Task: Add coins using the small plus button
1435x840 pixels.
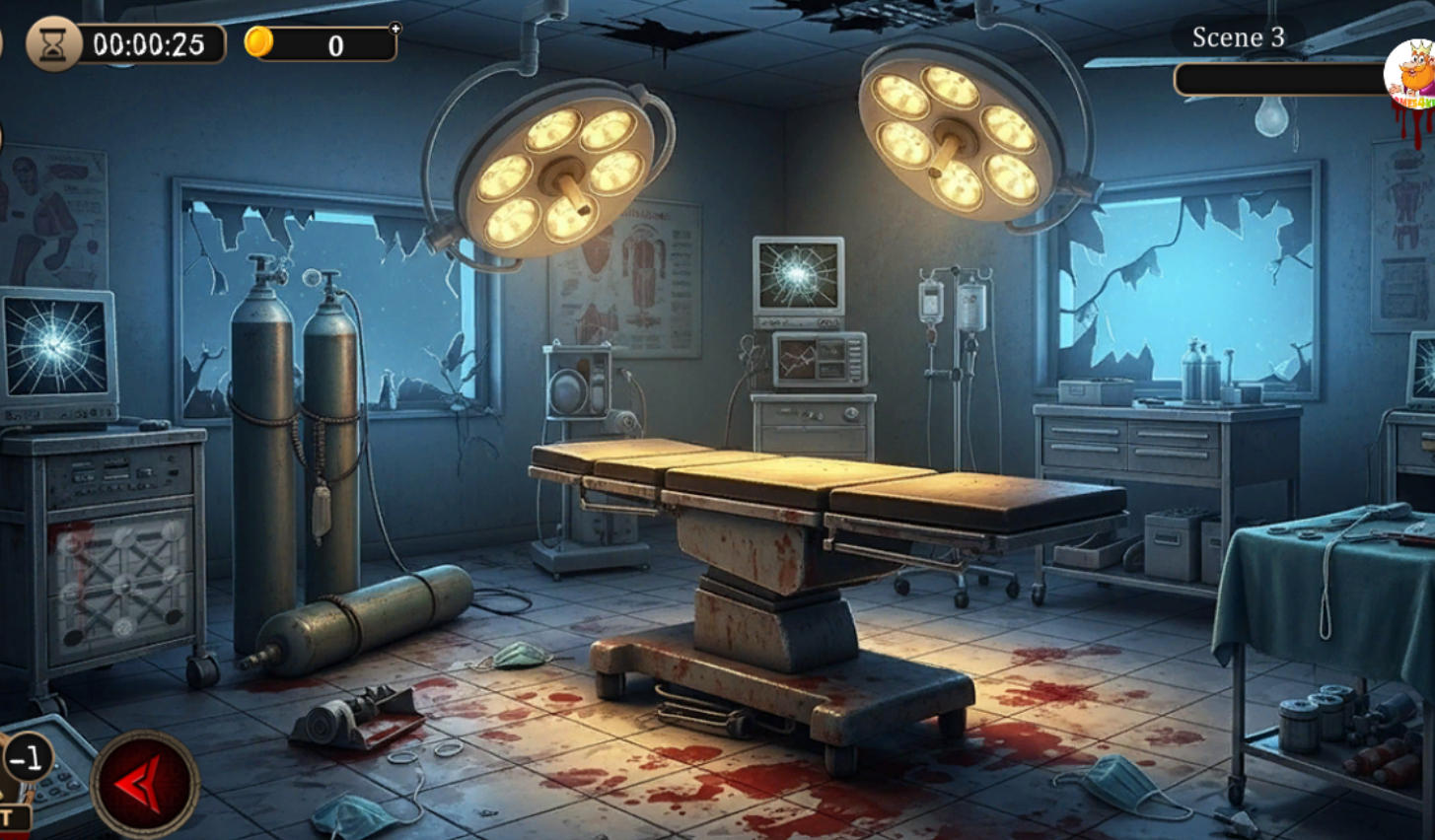Action: point(395,29)
